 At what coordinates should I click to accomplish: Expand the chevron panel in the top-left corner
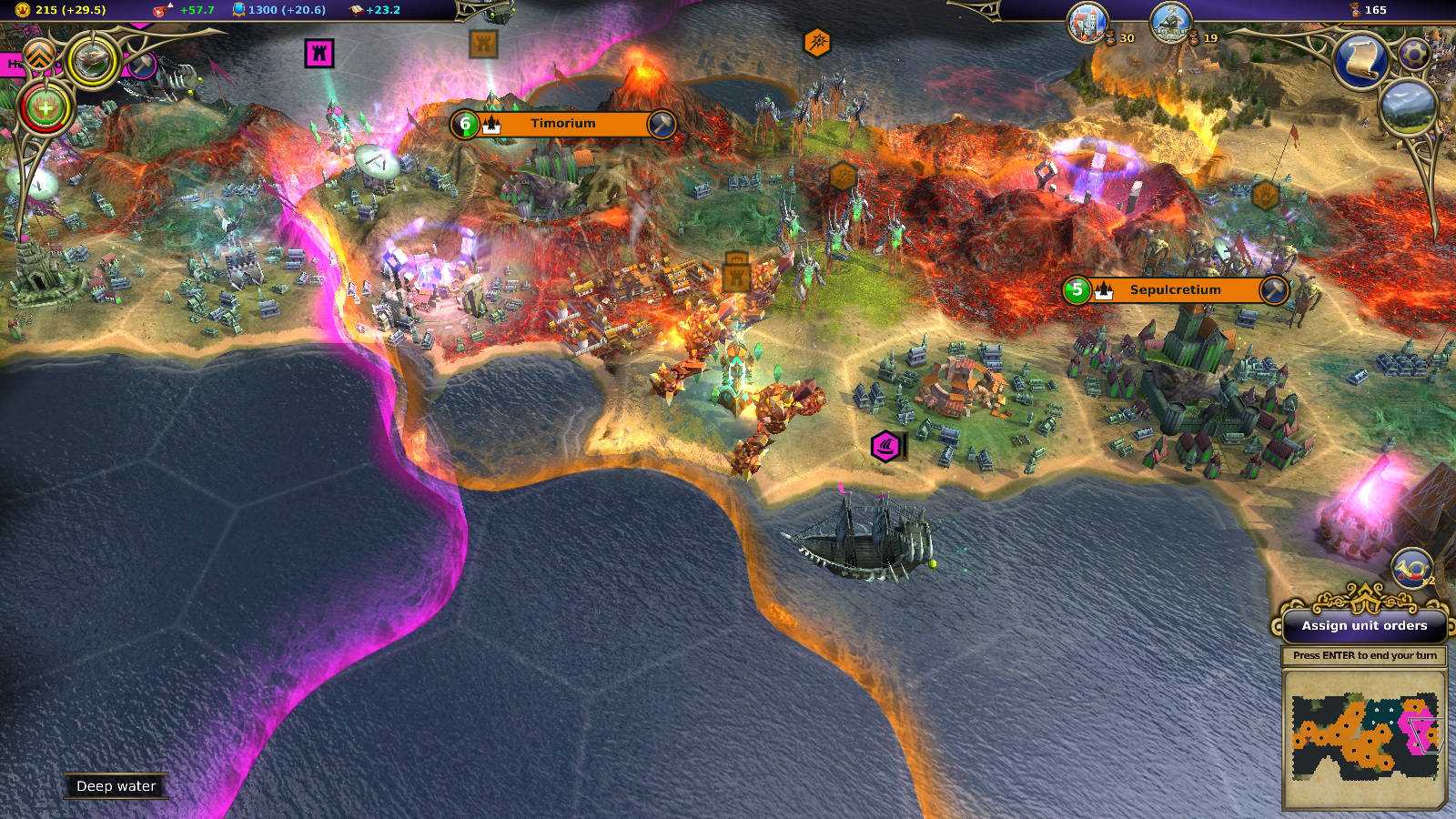37,55
